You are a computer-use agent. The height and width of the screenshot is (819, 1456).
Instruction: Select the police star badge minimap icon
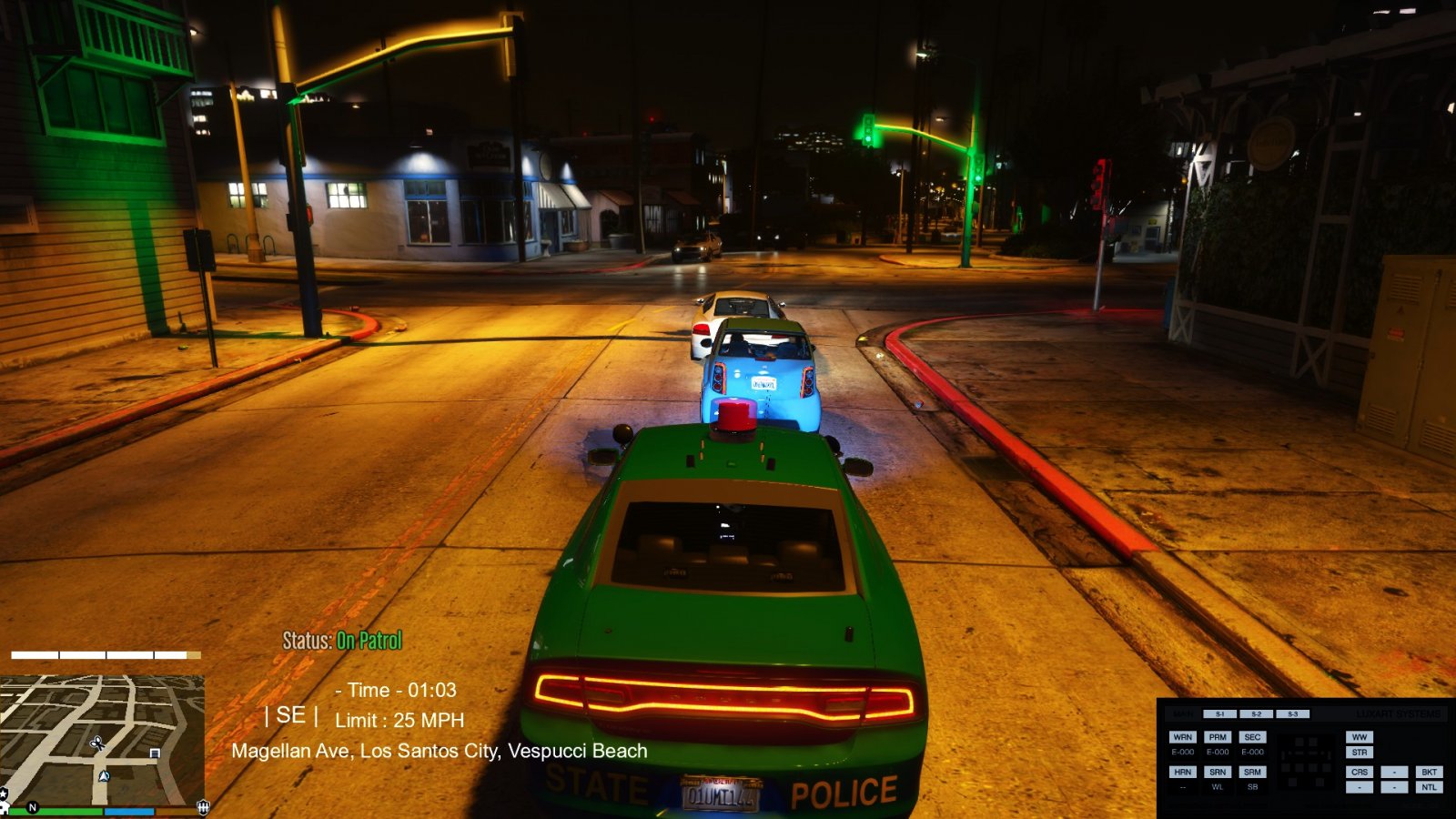click(x=4, y=795)
